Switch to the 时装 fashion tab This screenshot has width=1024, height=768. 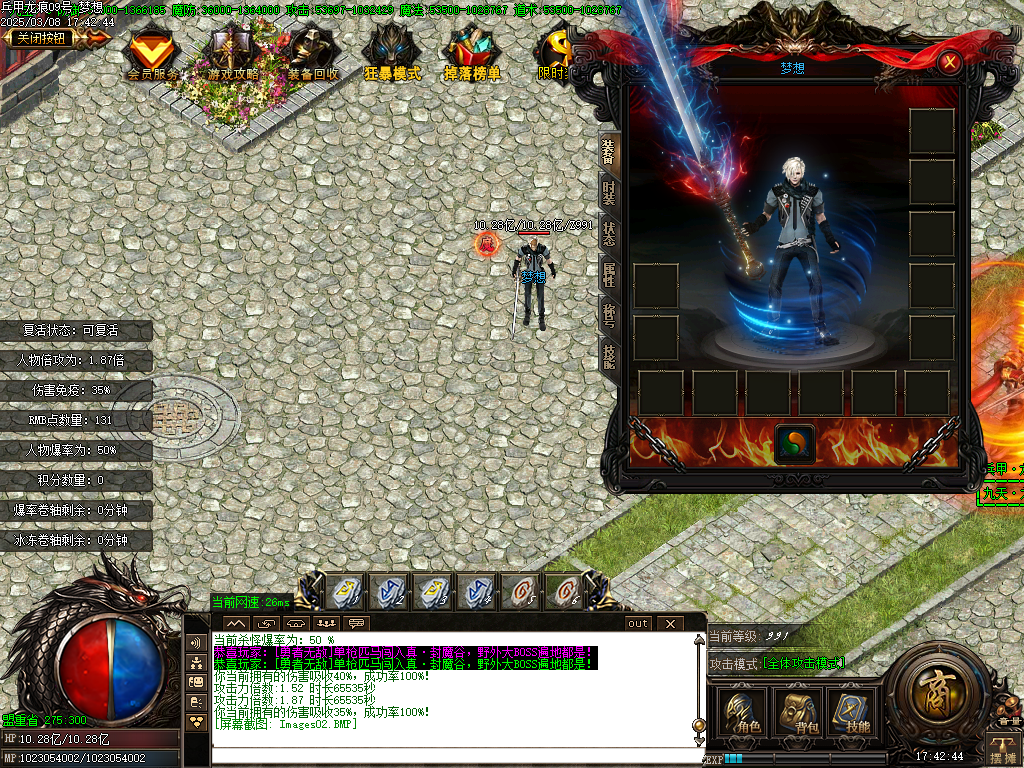click(x=608, y=191)
